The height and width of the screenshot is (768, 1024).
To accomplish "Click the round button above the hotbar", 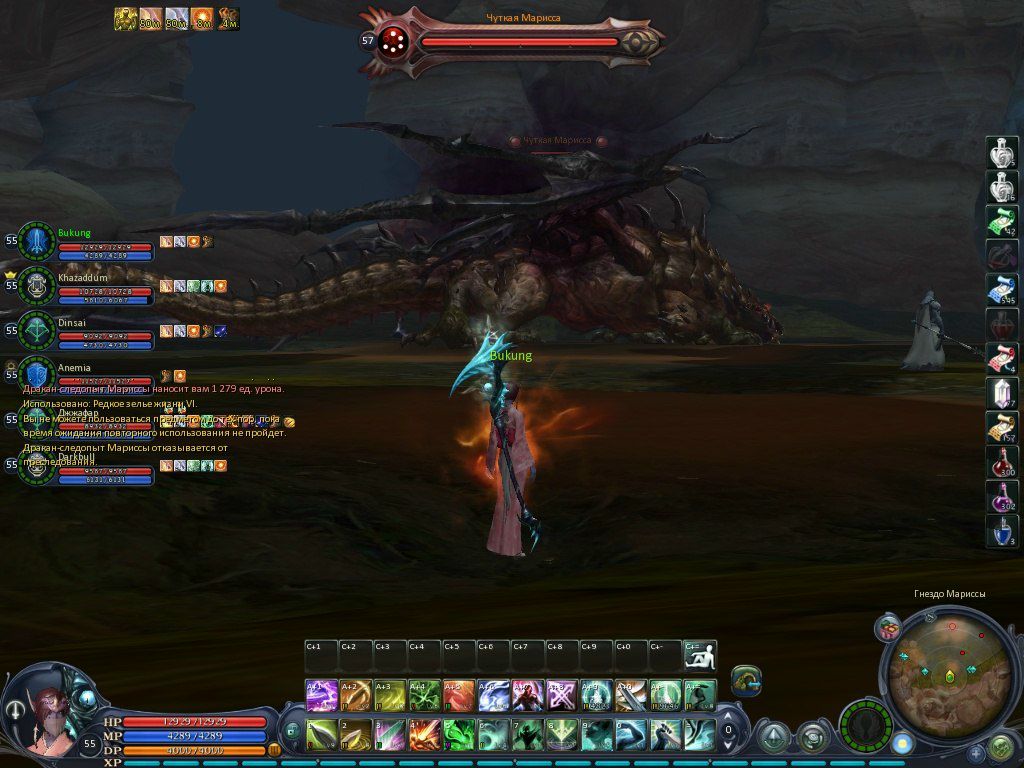I will pos(746,680).
